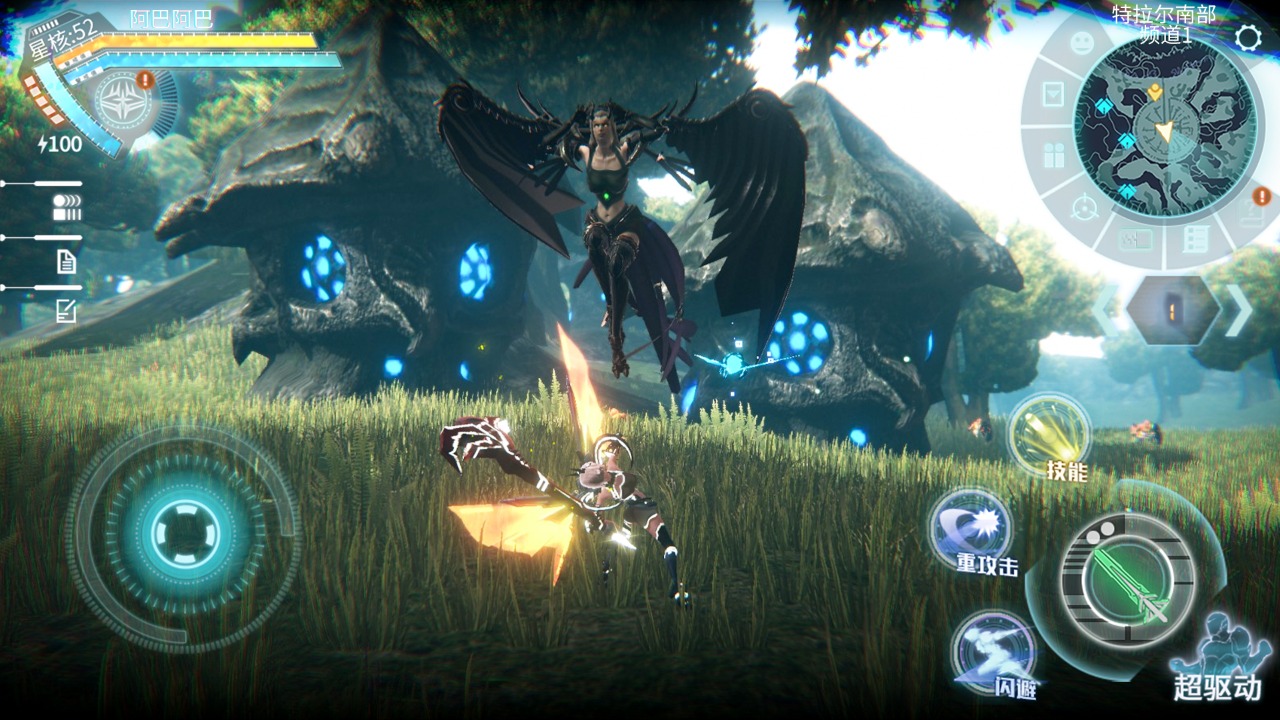The width and height of the screenshot is (1280, 720).
Task: Tap the green sword basic attack button
Action: pyautogui.click(x=1128, y=580)
